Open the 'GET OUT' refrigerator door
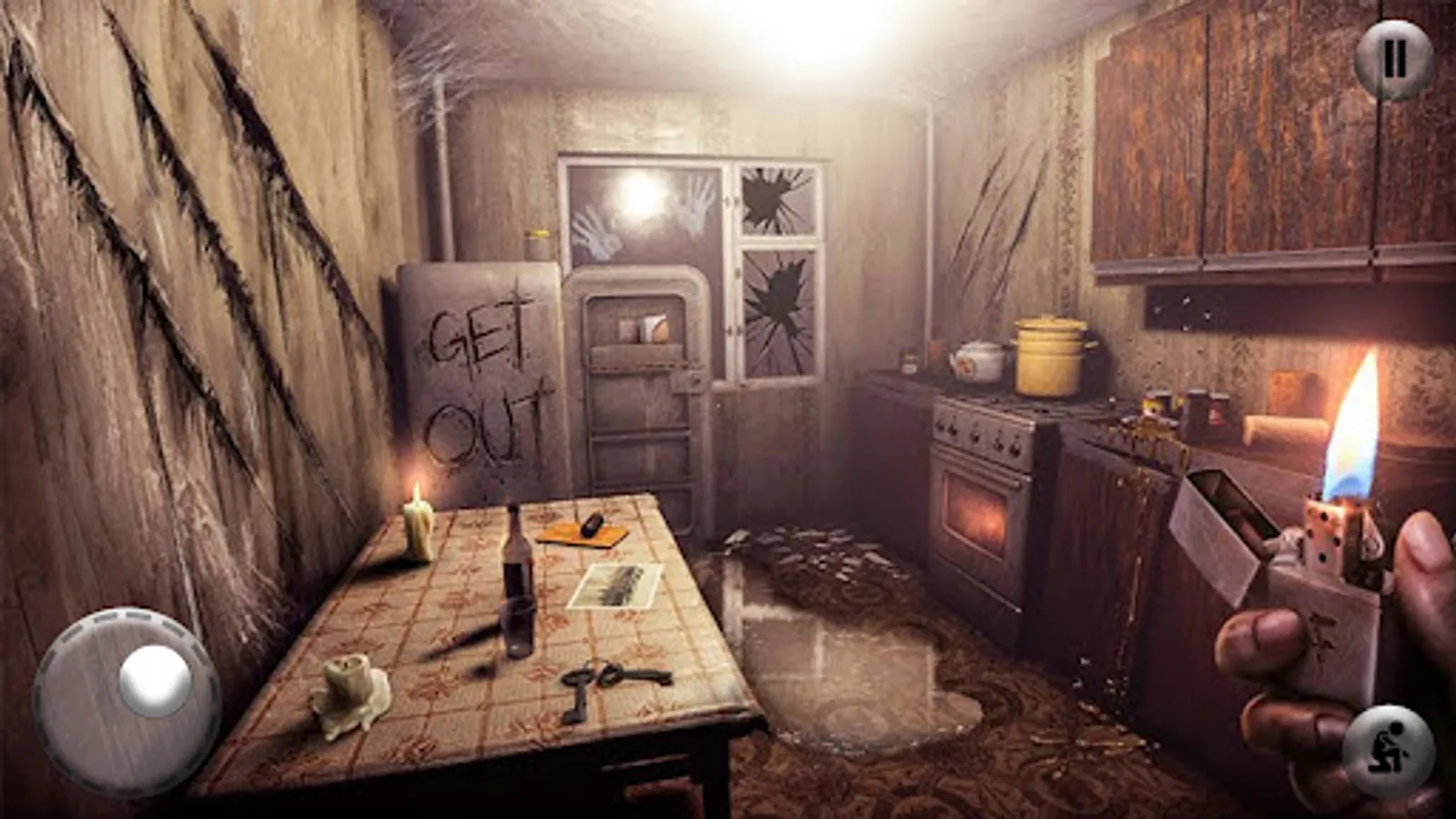The image size is (1456, 819). click(x=478, y=382)
